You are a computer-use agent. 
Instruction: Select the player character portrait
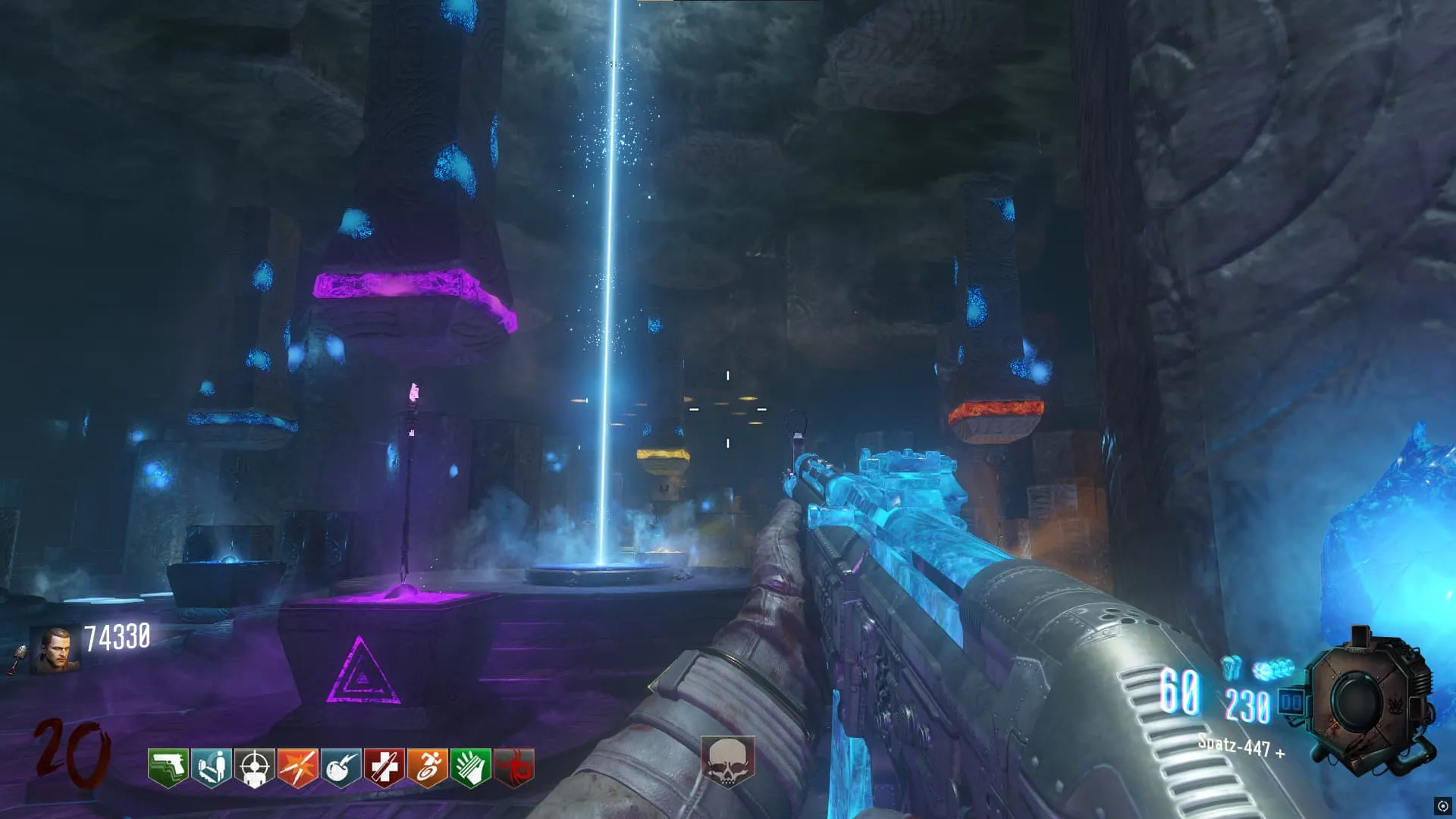55,650
